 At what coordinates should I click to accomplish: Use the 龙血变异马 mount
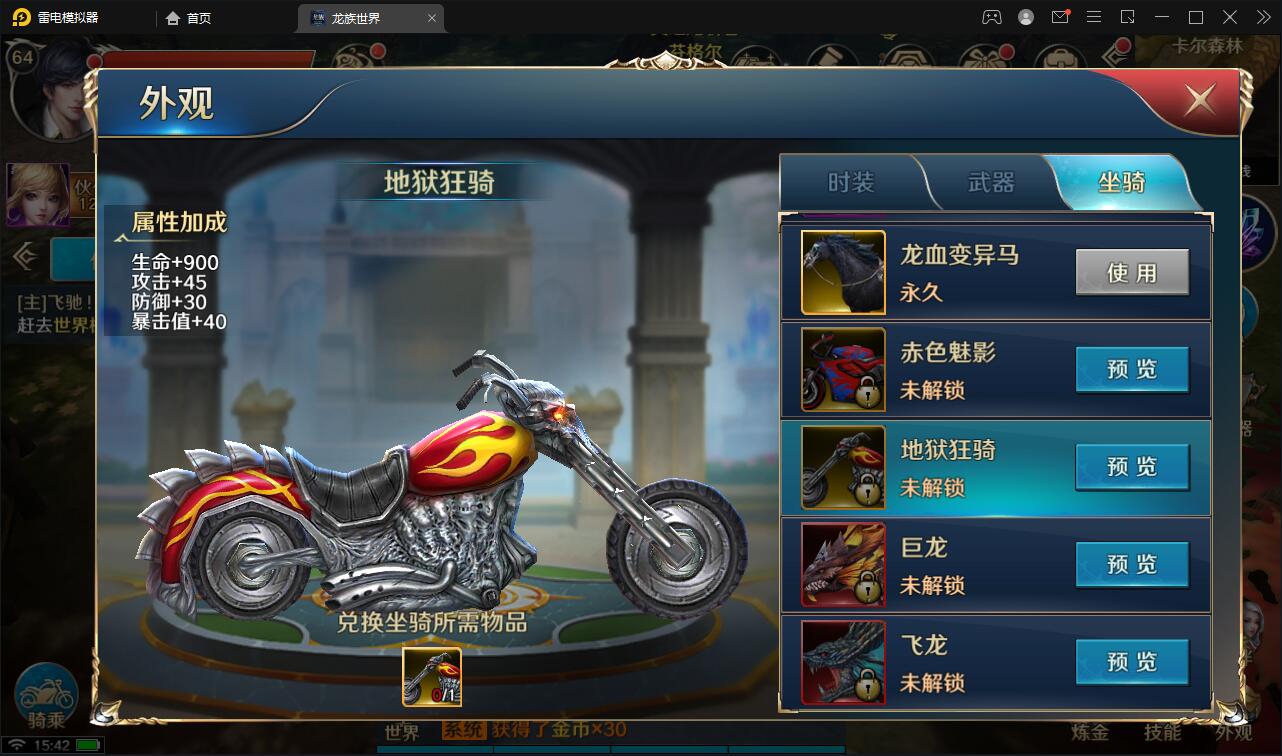pyautogui.click(x=1132, y=272)
